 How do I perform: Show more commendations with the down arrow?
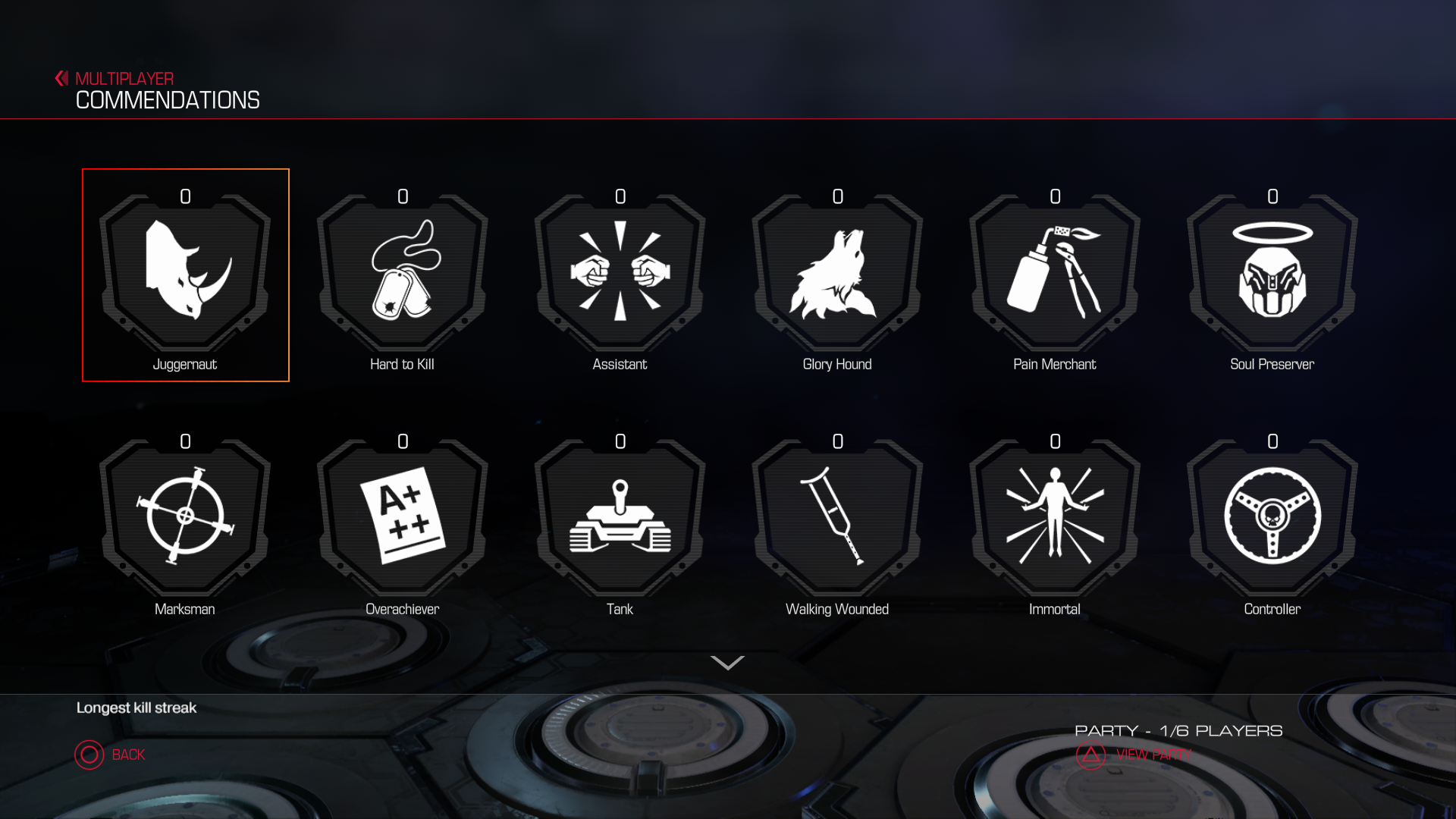click(x=727, y=664)
